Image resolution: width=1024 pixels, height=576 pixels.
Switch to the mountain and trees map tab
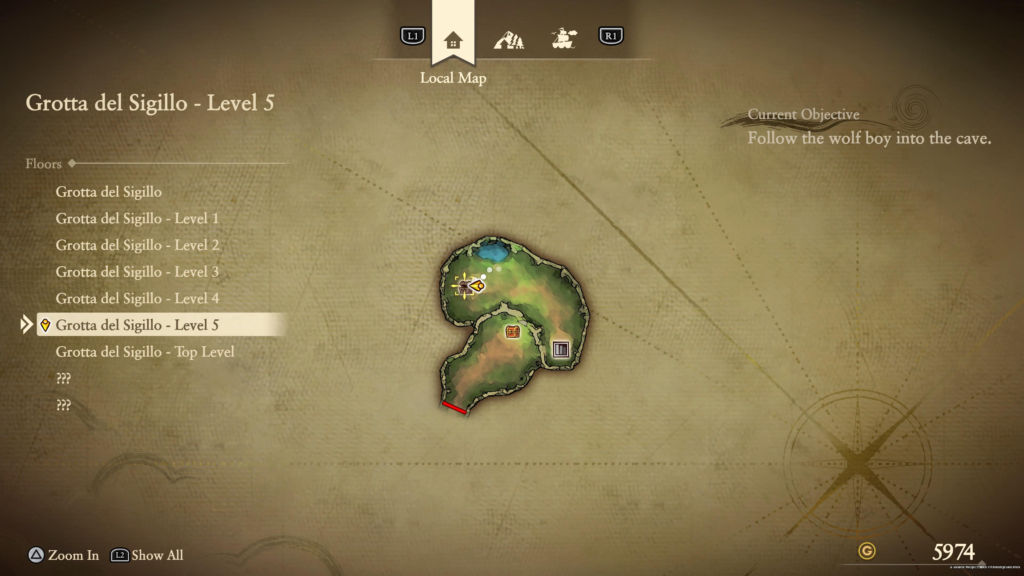coord(509,40)
